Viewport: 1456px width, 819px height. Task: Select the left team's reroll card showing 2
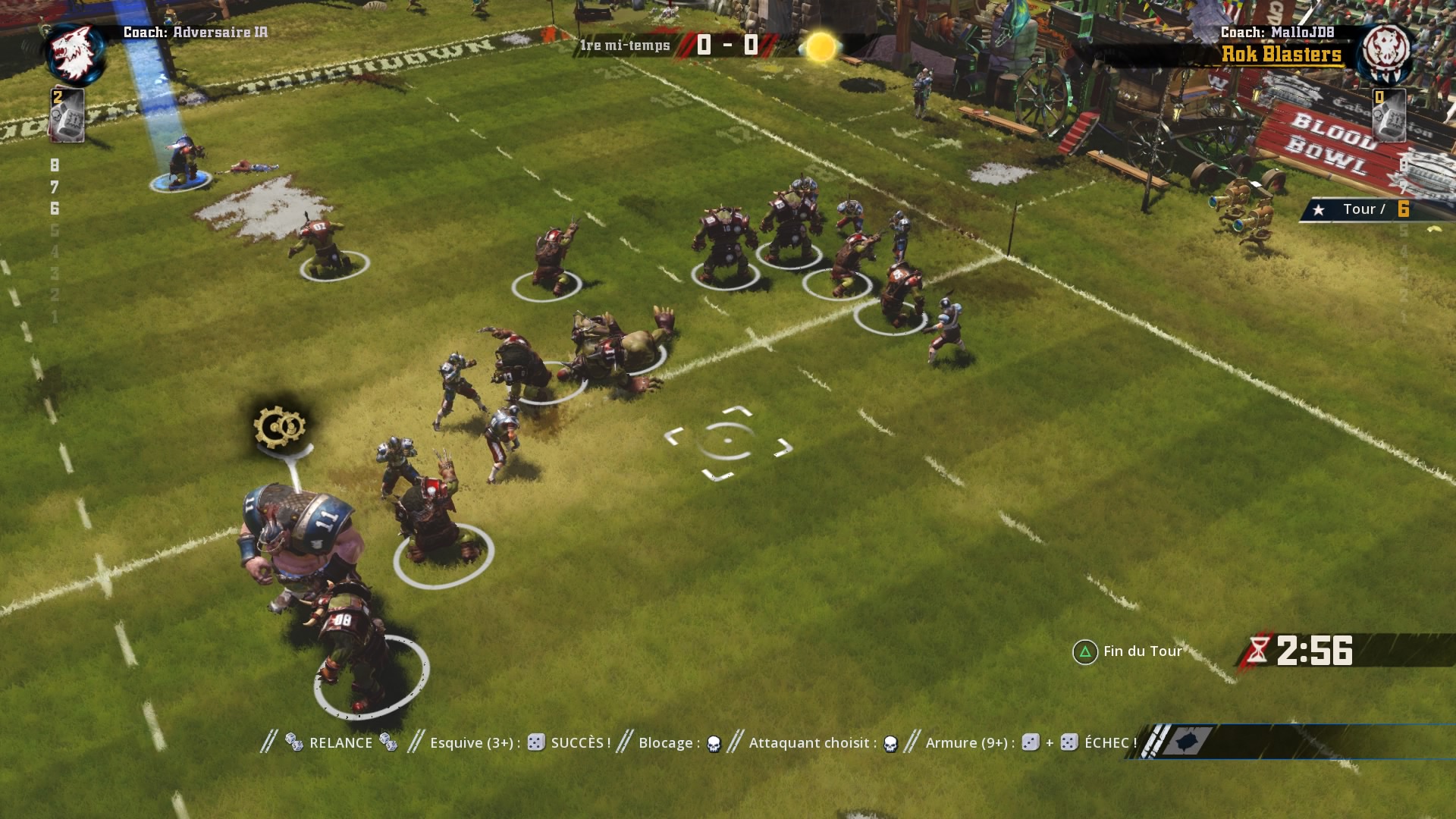point(66,115)
